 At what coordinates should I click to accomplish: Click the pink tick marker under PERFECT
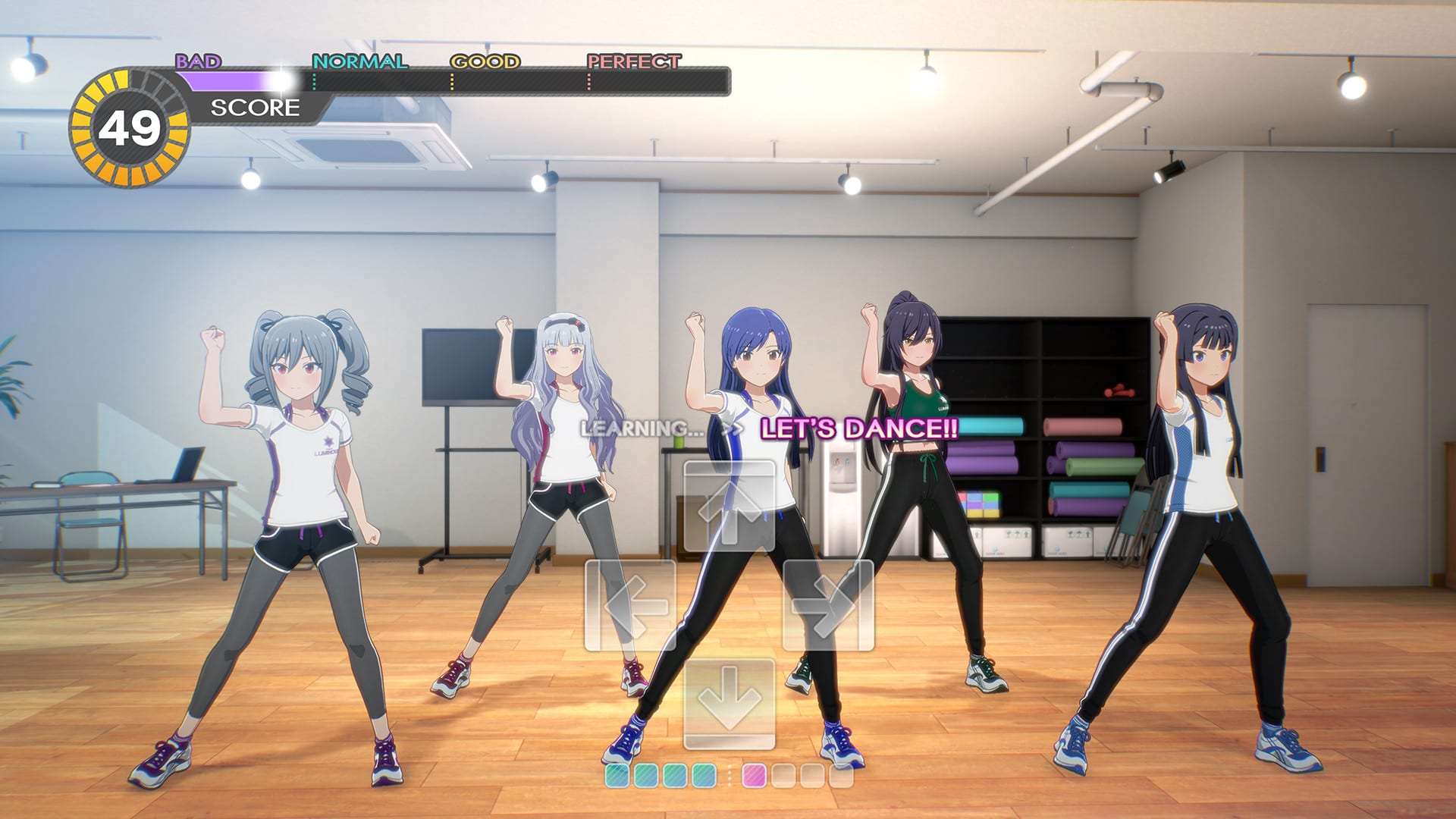coord(589,82)
